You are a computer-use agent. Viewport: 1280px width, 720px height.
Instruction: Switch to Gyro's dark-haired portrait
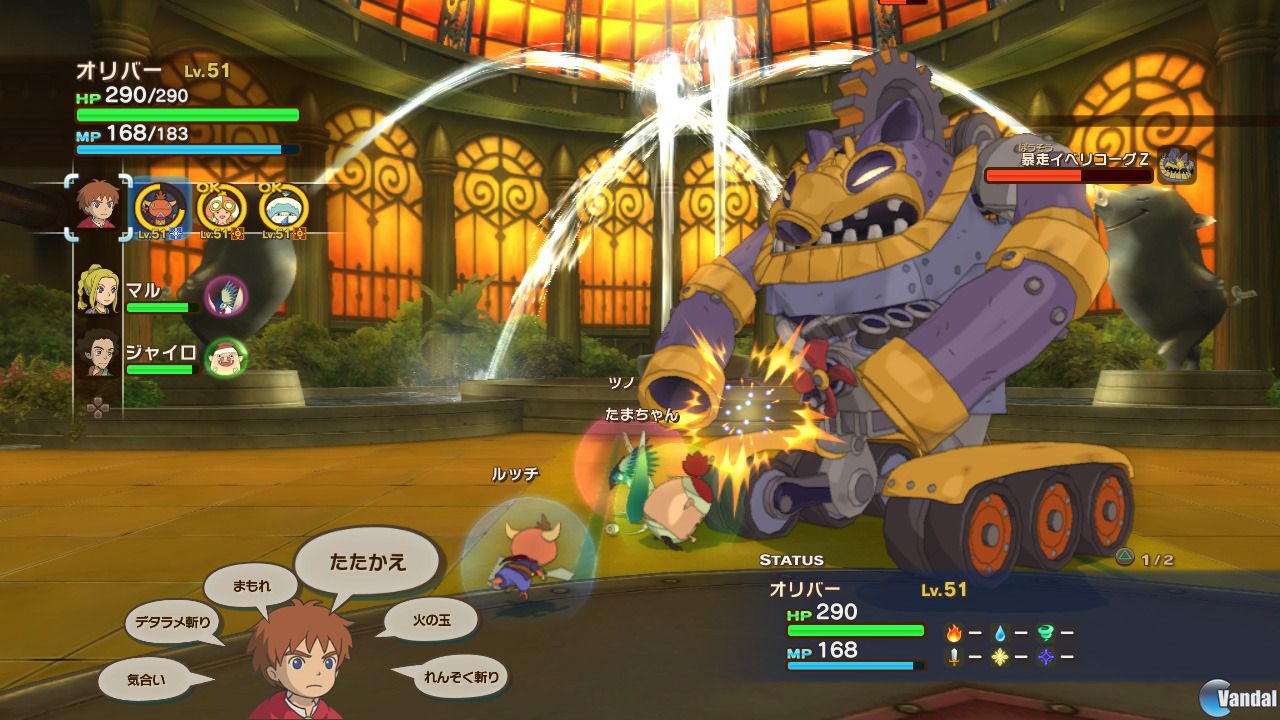98,355
